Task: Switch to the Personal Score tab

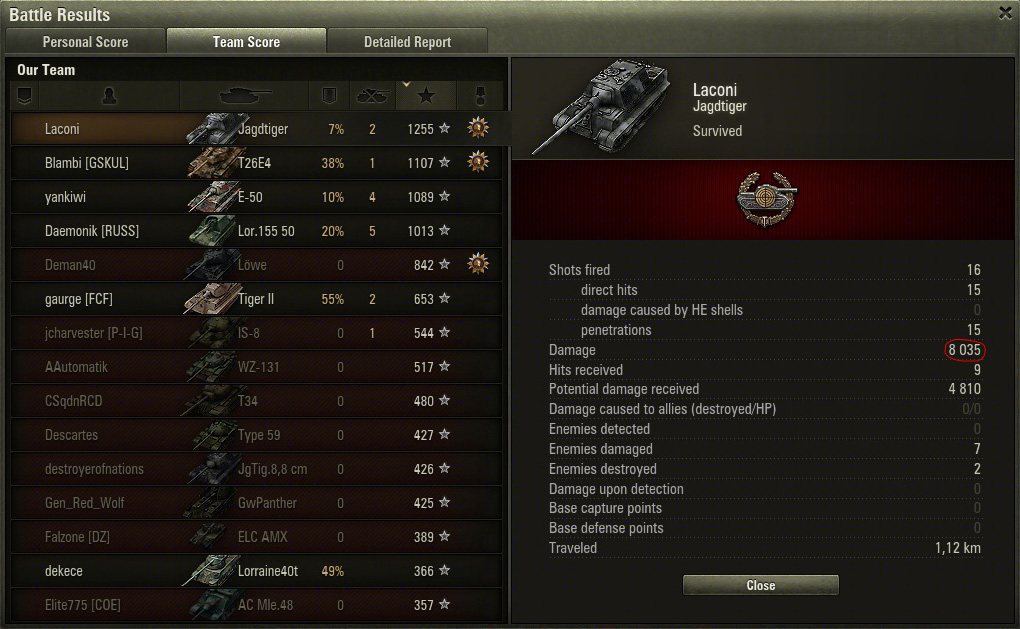Action: point(85,42)
